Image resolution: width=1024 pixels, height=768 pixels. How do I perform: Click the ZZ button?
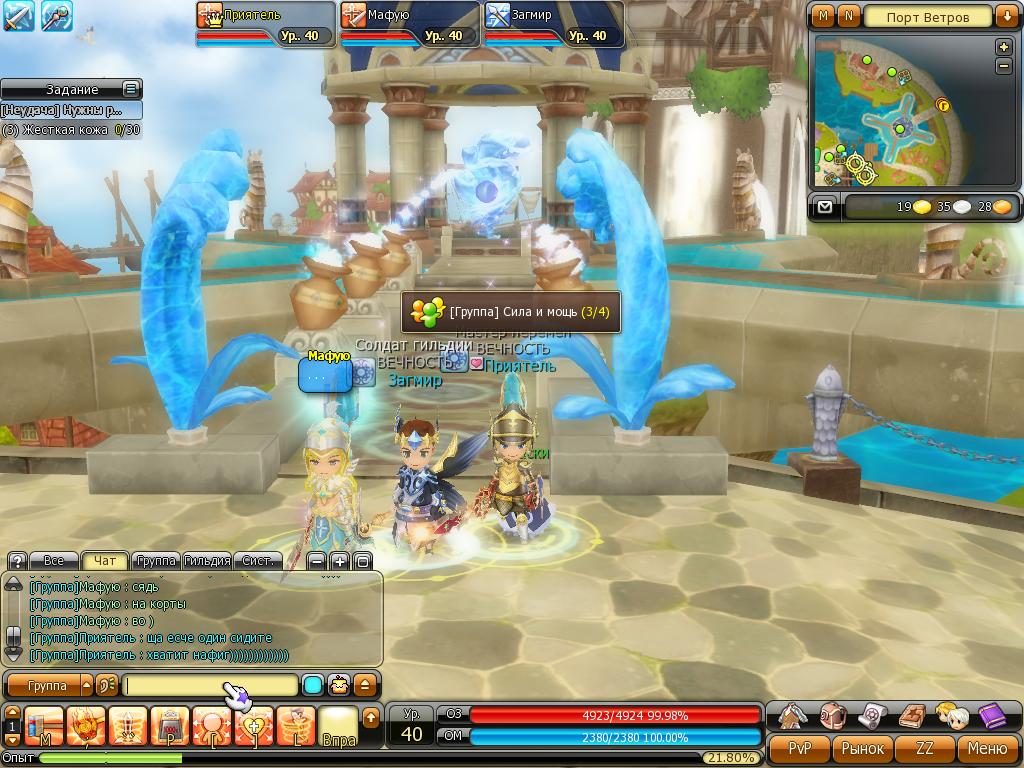[x=925, y=748]
